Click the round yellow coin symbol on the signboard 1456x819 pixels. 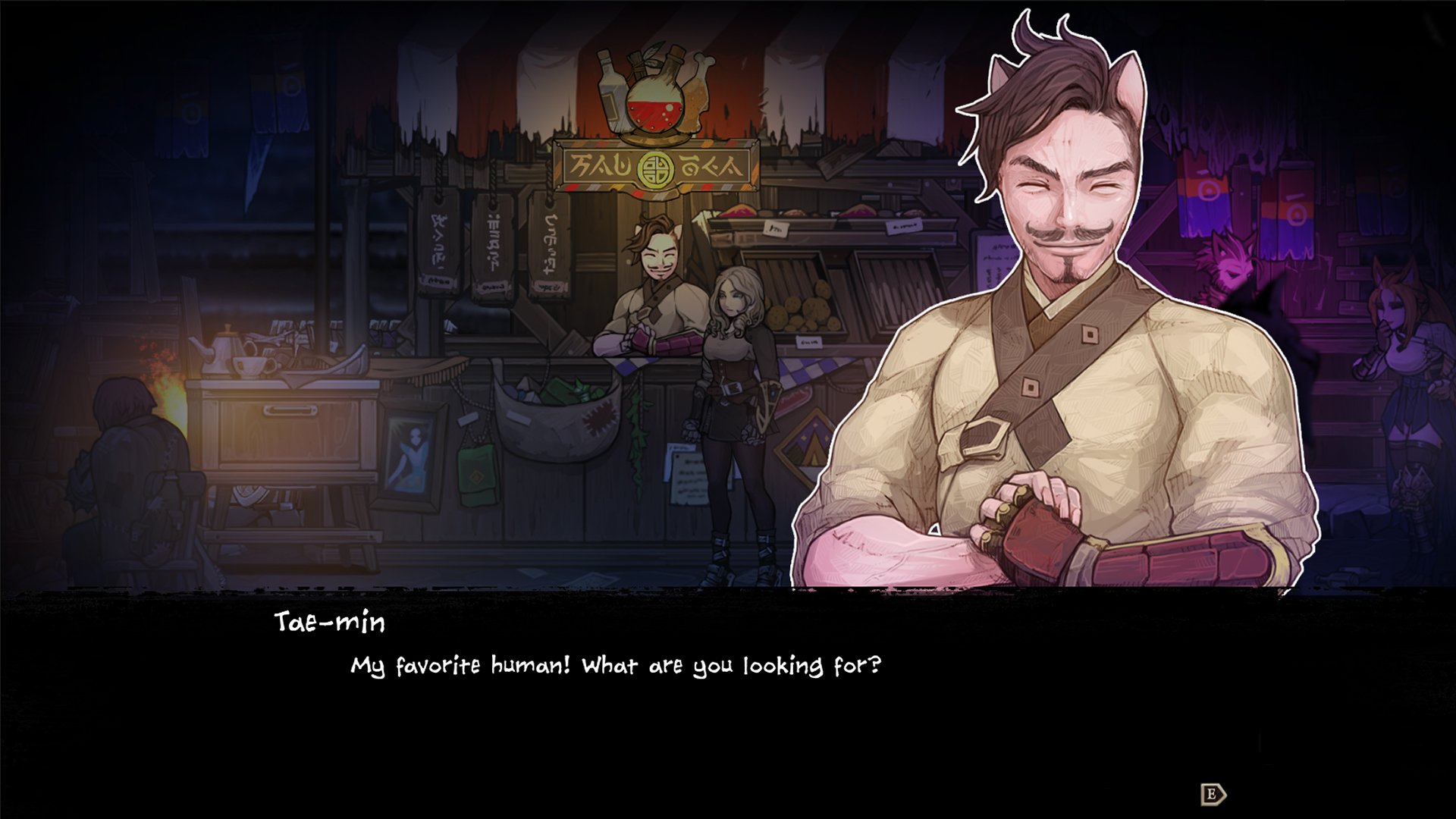coord(654,169)
